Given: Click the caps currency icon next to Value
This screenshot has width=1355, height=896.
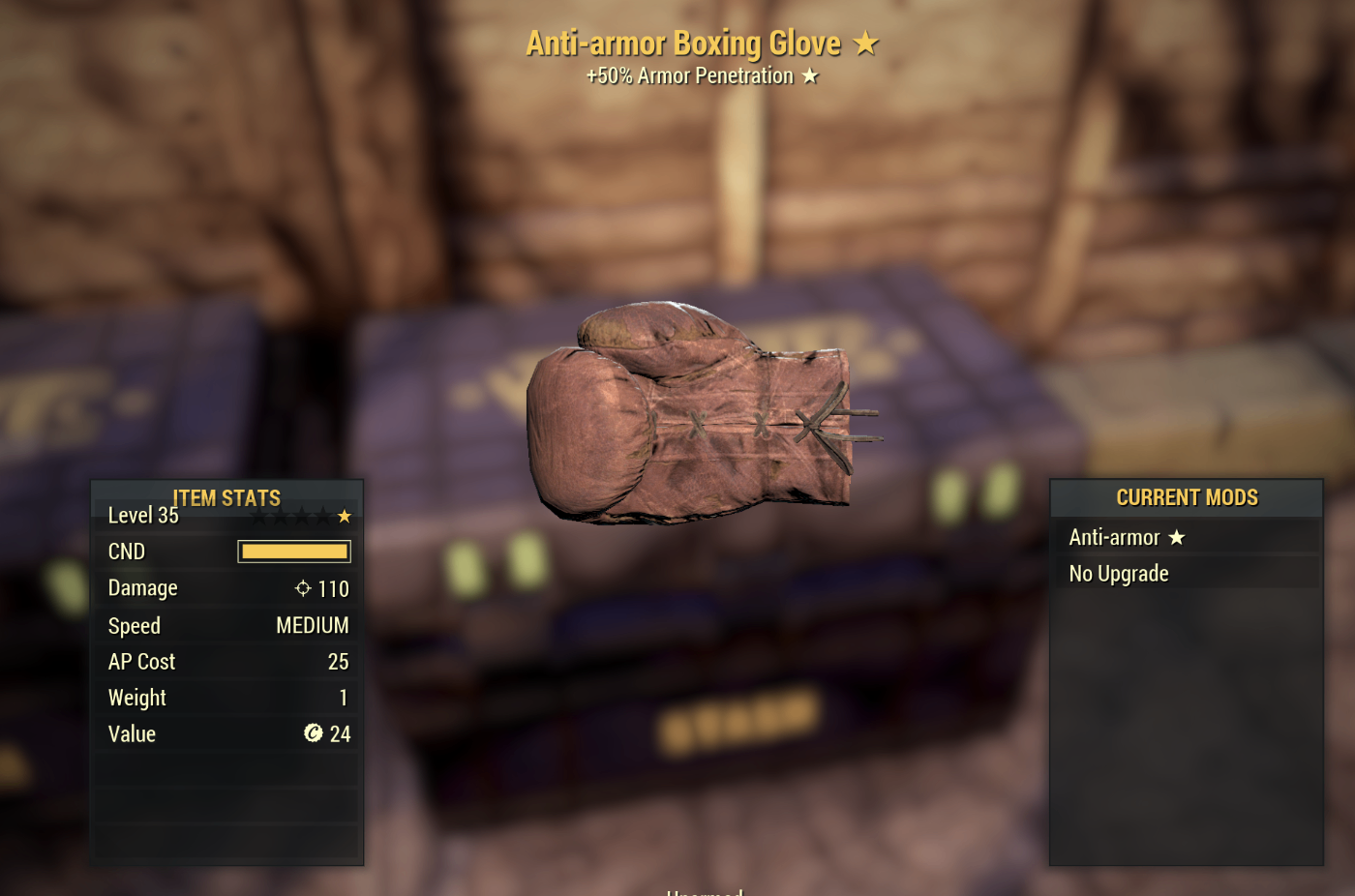Looking at the screenshot, I should click(313, 733).
